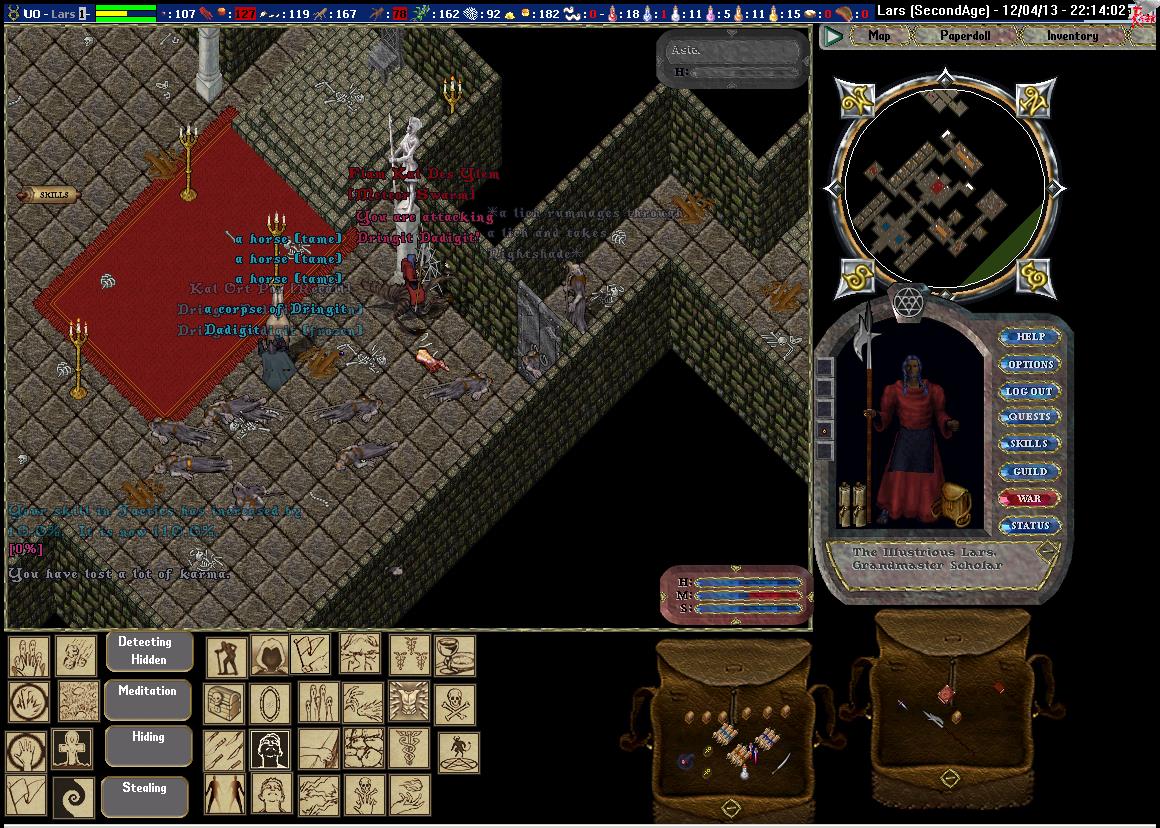1160x828 pixels.
Task: Open the Help menu on paperdoll
Action: (x=1030, y=337)
